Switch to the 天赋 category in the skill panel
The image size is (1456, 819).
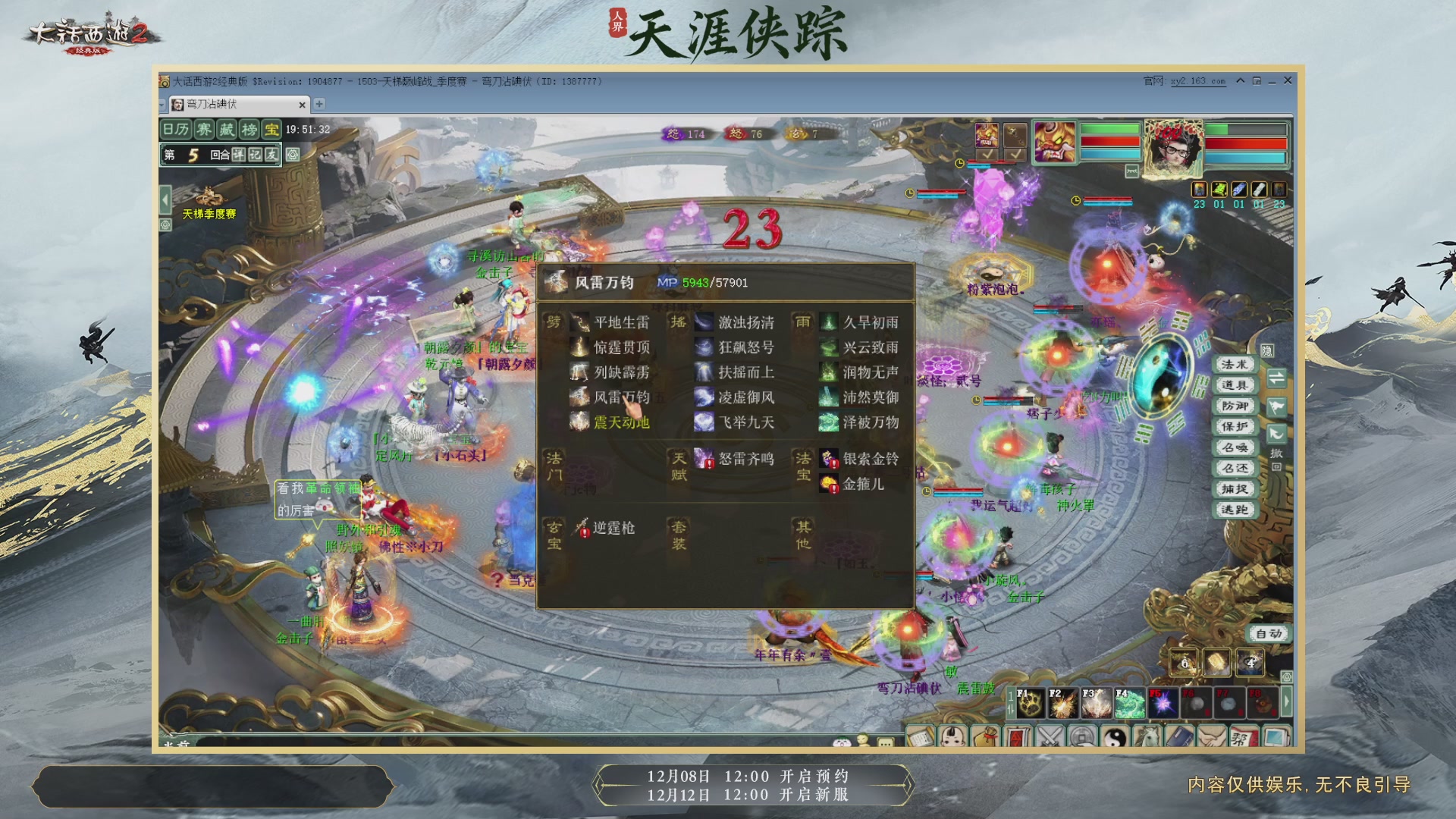coord(677,464)
